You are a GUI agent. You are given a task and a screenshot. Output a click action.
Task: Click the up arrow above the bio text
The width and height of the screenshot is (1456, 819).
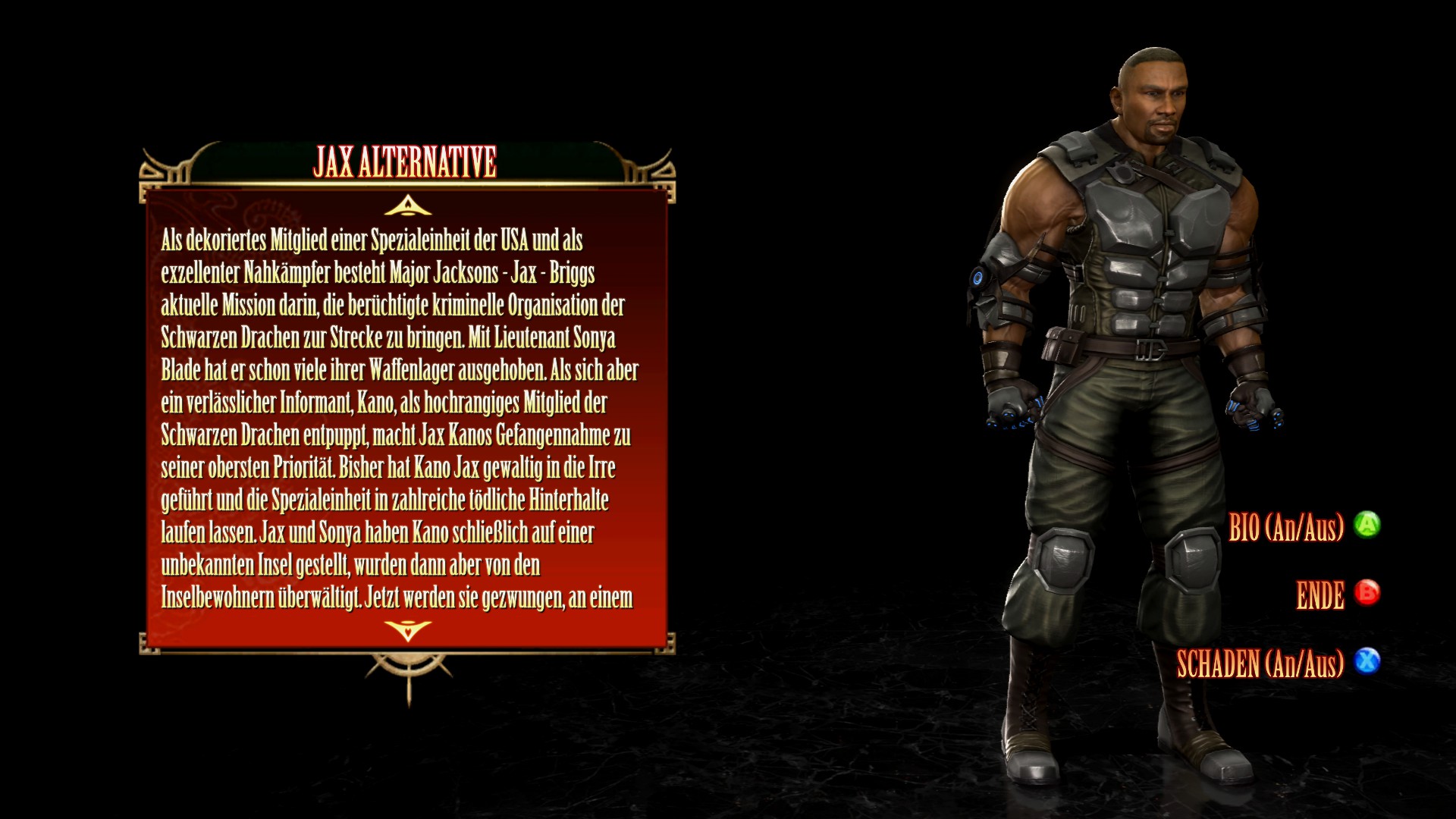click(408, 206)
